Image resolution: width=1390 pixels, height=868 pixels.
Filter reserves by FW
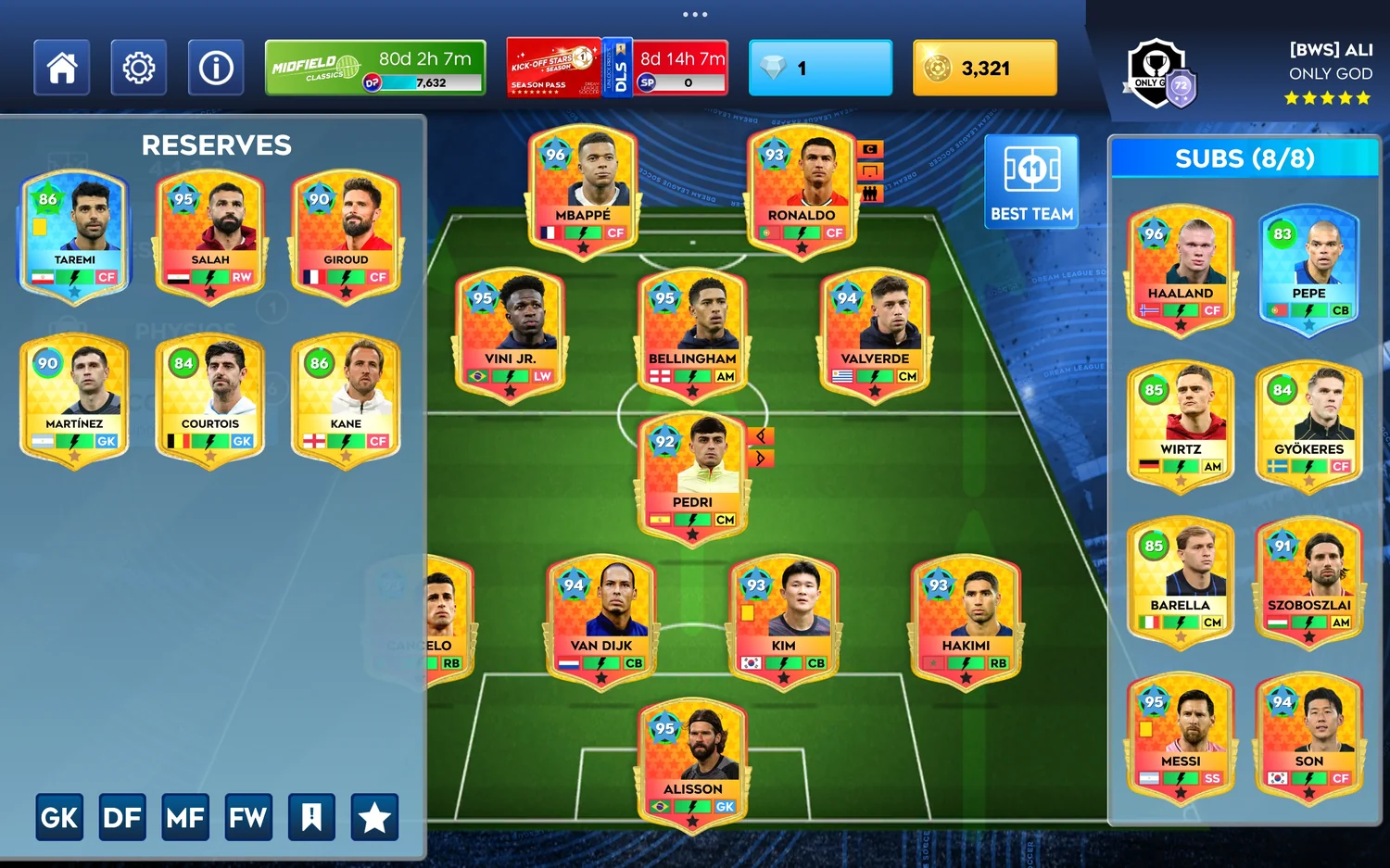pyautogui.click(x=248, y=817)
